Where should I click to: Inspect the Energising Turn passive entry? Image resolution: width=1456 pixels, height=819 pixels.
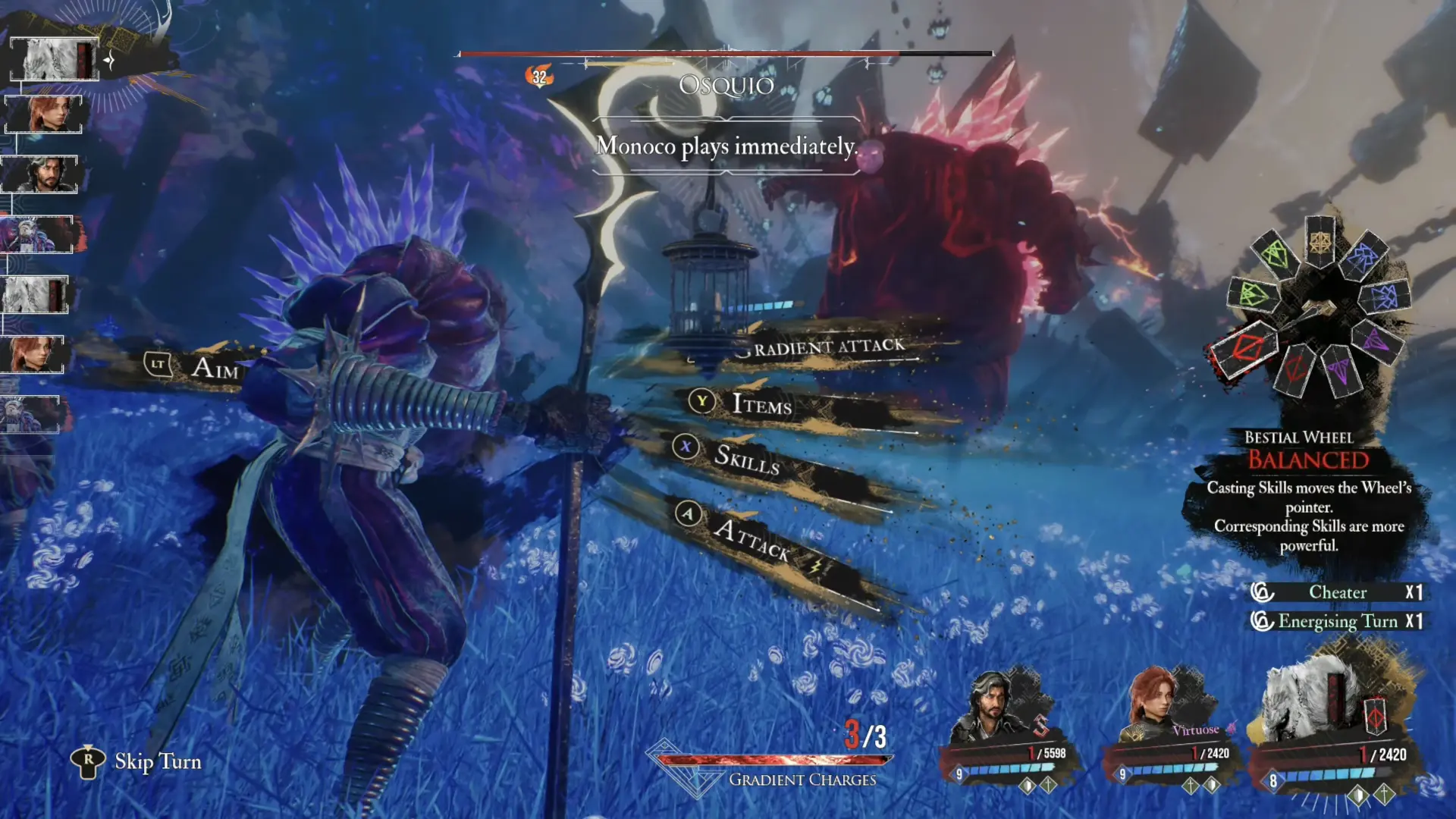[x=1338, y=622]
